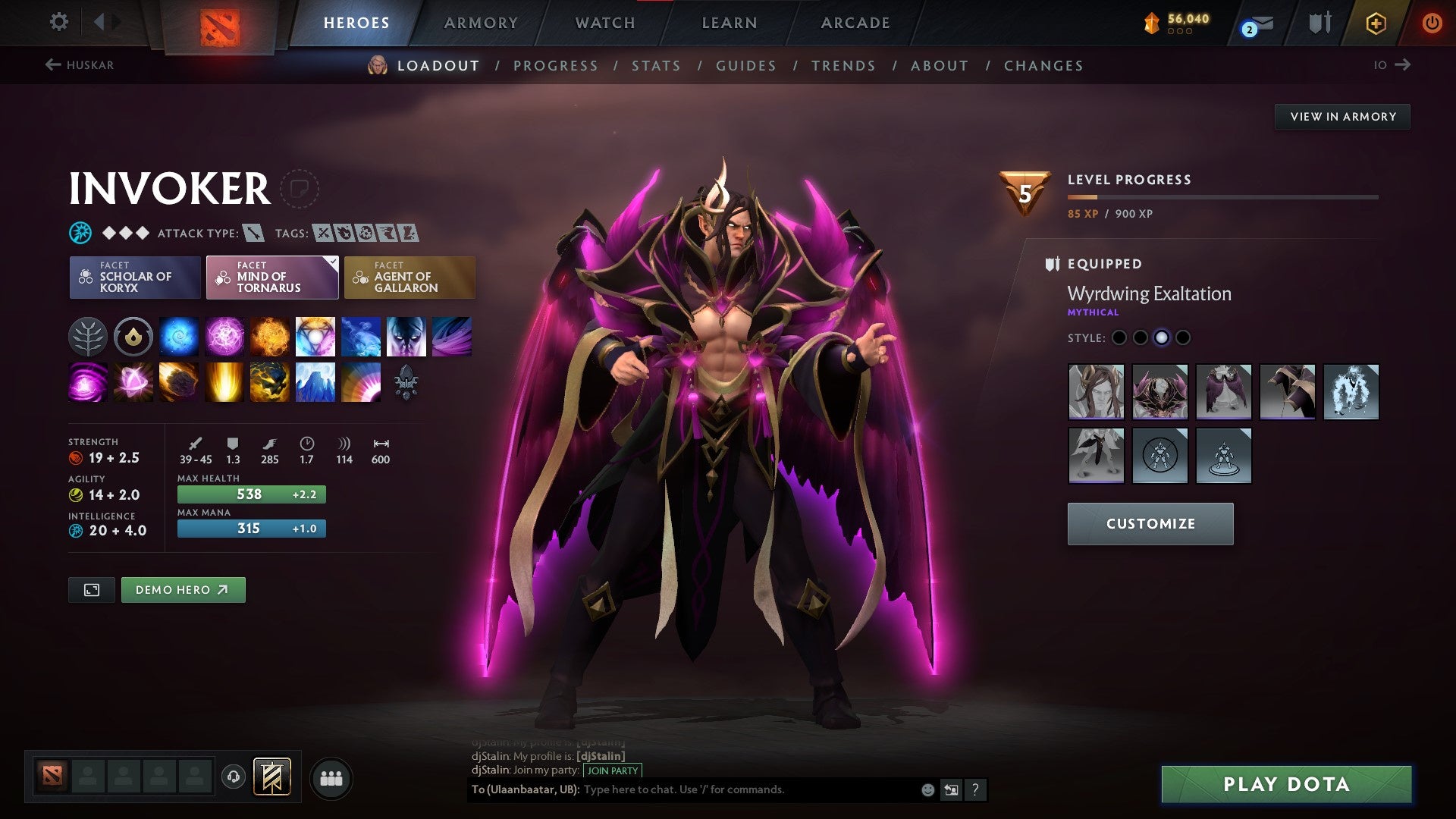Expand the loadout preview with the fullscreen icon
Screen dimensions: 1456x819
pyautogui.click(x=91, y=589)
